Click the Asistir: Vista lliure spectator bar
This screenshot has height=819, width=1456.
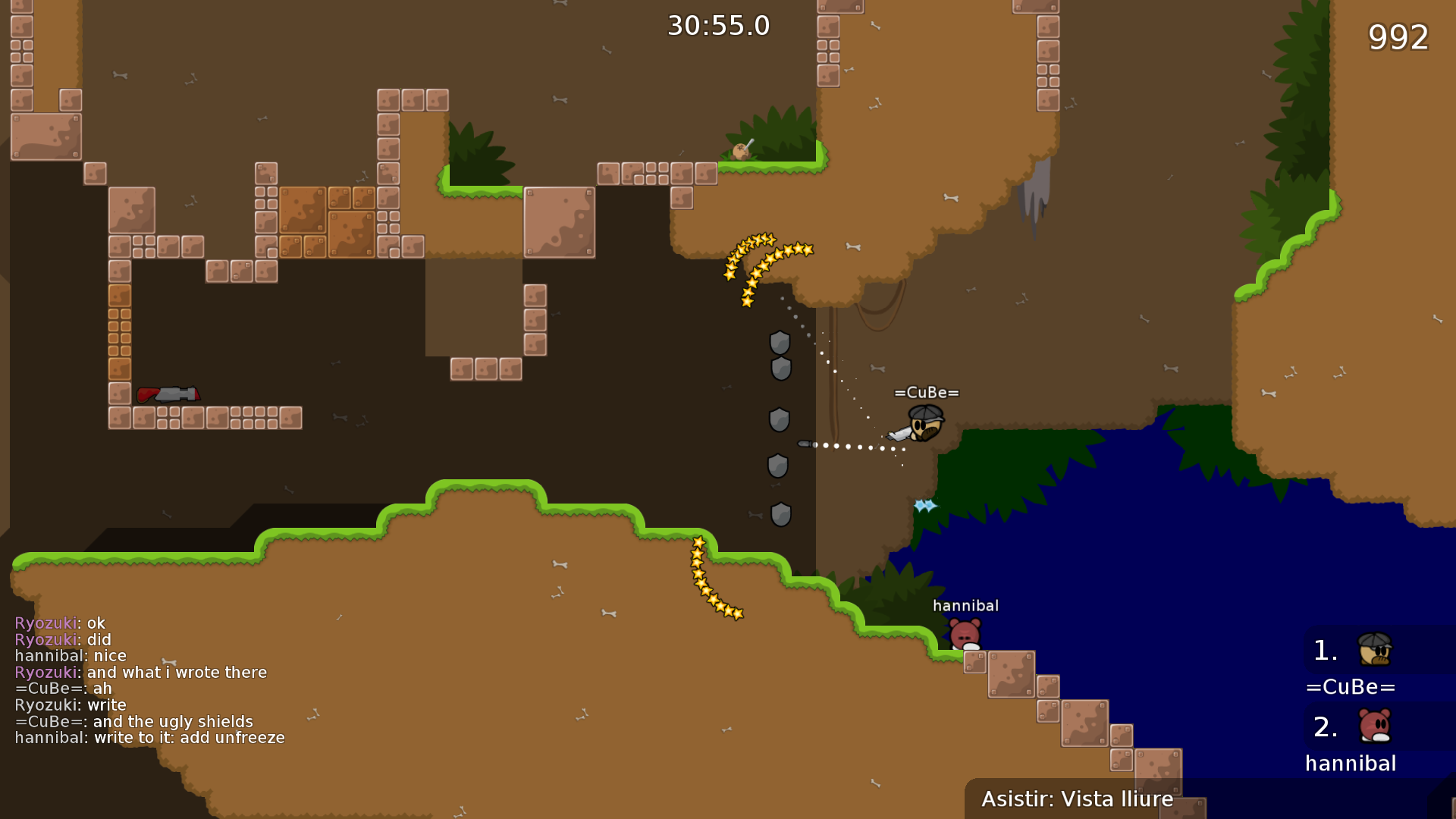(1077, 799)
